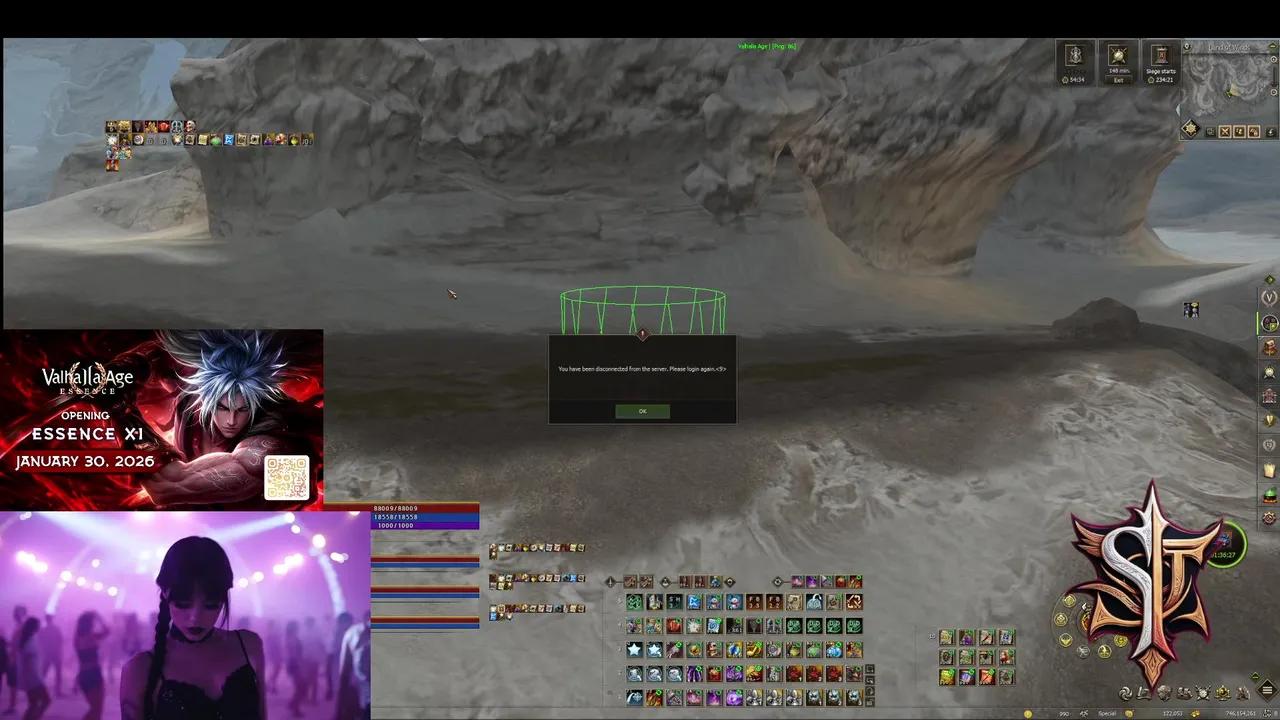
Task: Toggle the crossed-swords filter under the minimap
Action: coord(1225,130)
